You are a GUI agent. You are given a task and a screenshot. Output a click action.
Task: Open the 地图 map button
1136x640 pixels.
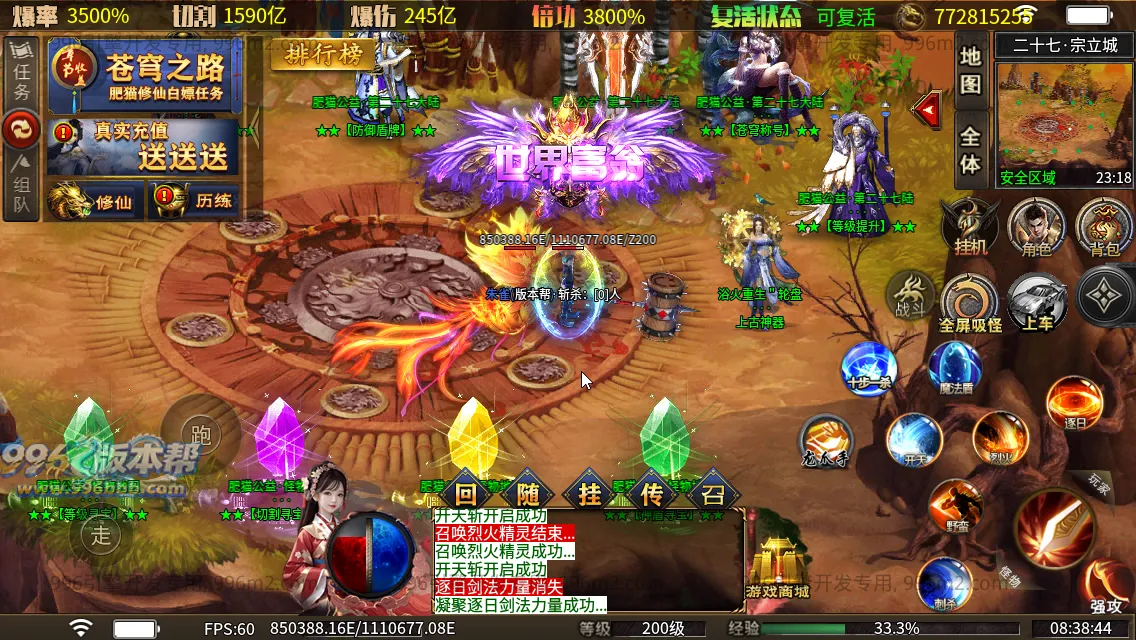coord(970,70)
